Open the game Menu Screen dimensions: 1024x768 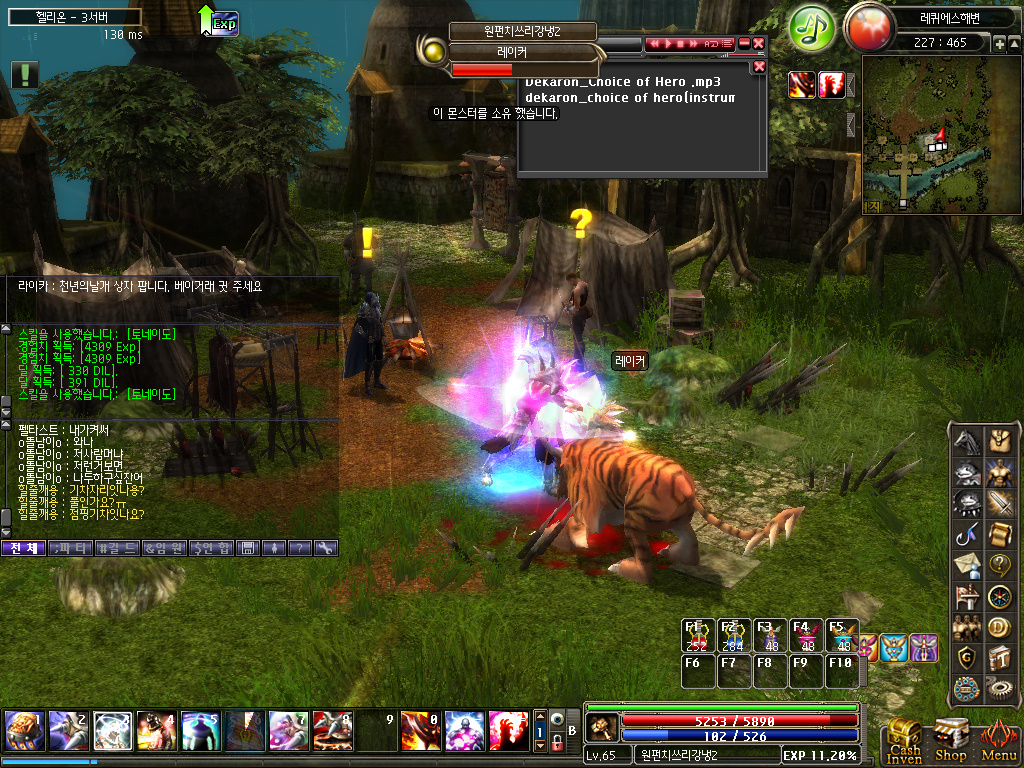(x=998, y=740)
